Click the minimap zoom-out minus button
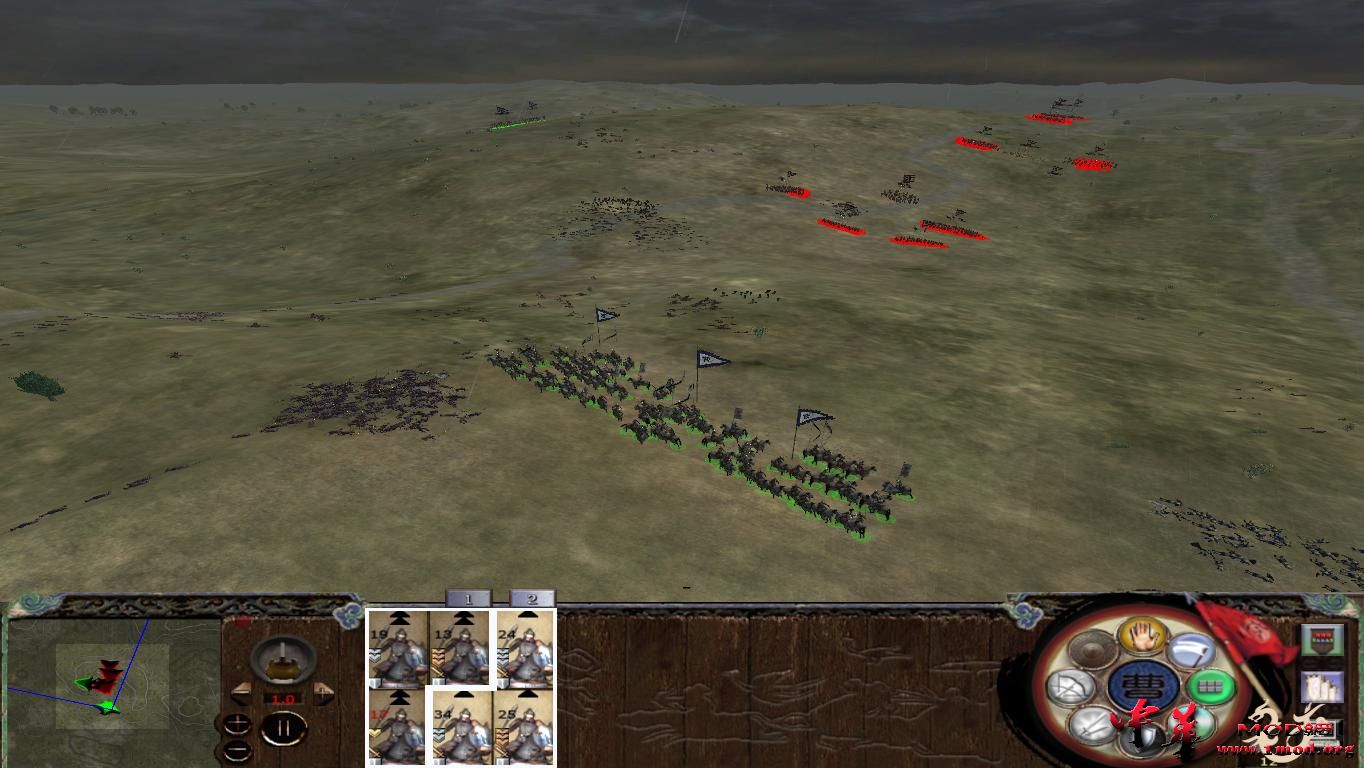This screenshot has width=1364, height=768. [x=237, y=749]
